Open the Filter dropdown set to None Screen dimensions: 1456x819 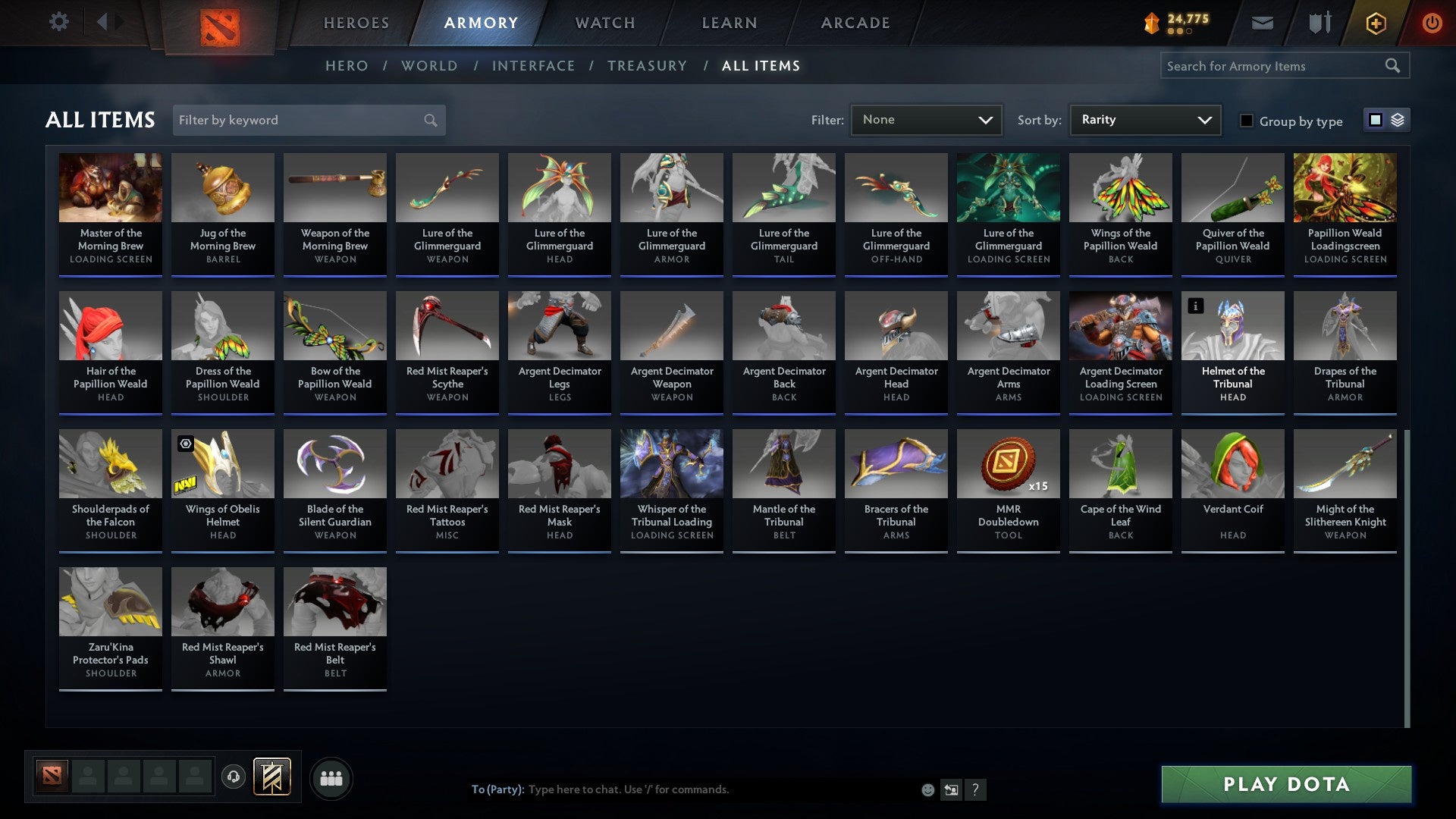tap(927, 119)
